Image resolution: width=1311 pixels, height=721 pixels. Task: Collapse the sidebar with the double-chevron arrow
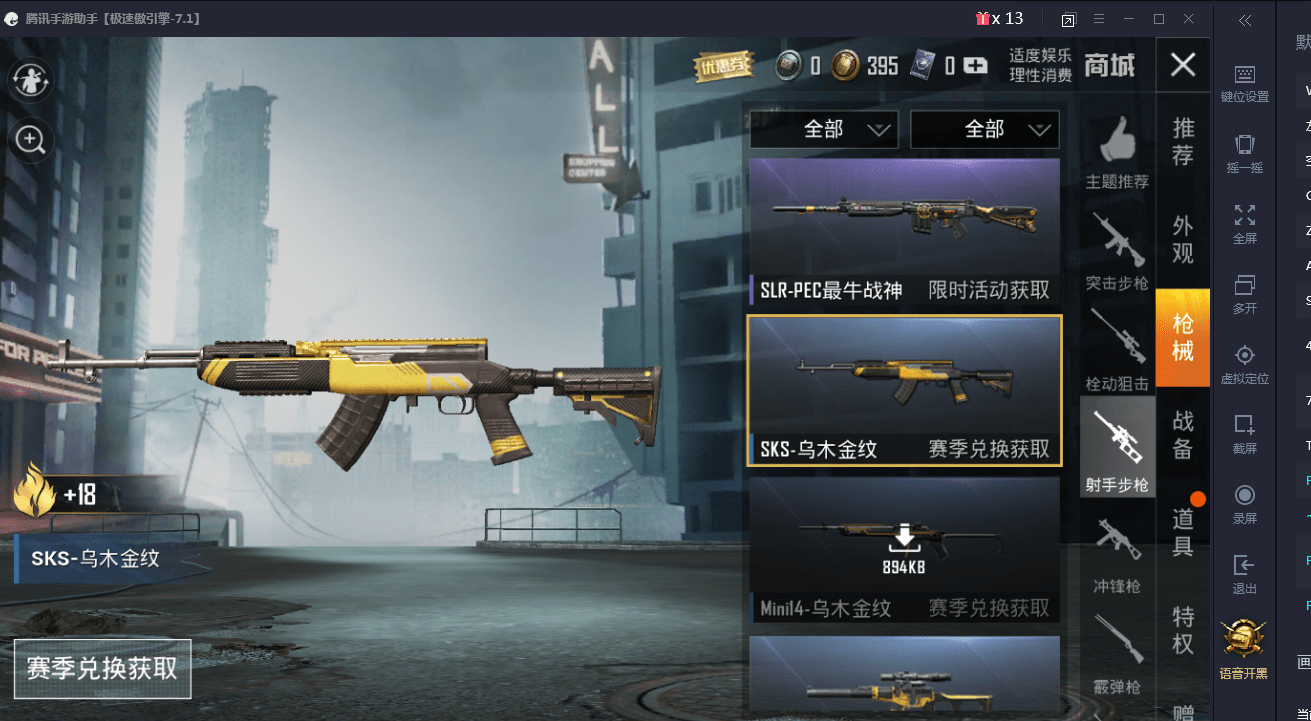pyautogui.click(x=1244, y=20)
